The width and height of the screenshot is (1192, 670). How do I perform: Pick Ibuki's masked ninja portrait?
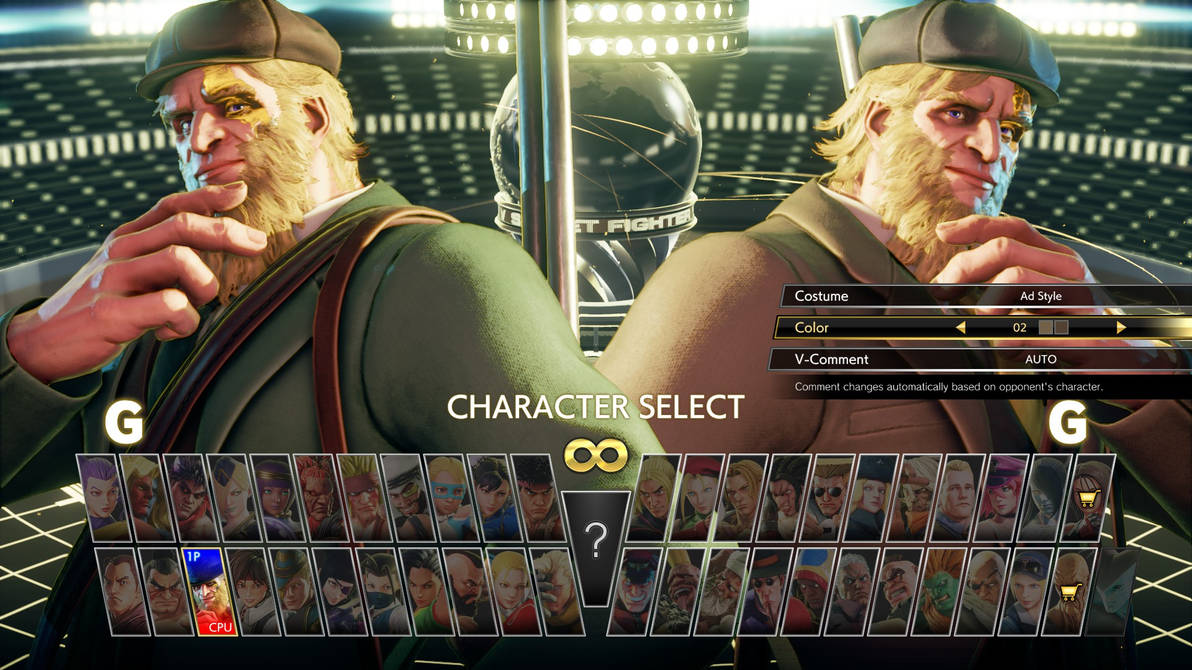(x=380, y=591)
